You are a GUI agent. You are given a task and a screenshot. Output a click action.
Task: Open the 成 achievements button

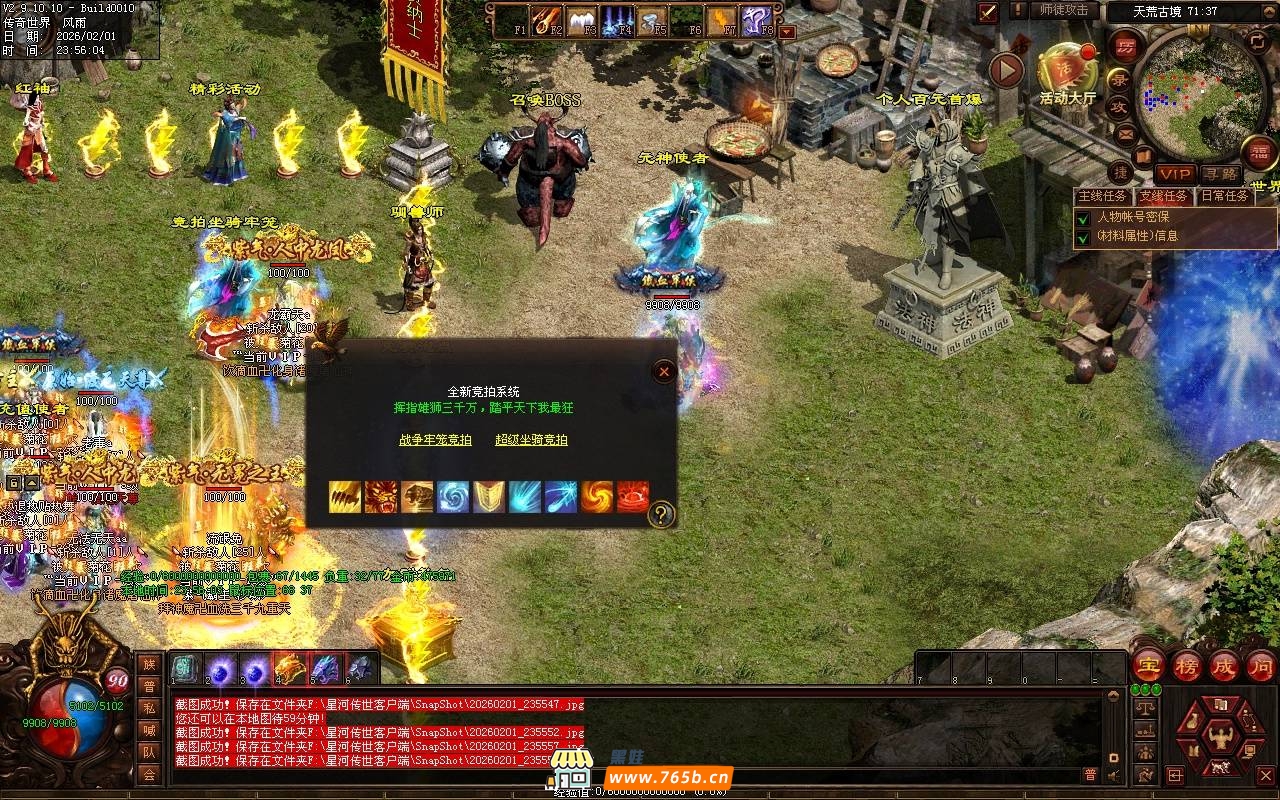click(1224, 665)
